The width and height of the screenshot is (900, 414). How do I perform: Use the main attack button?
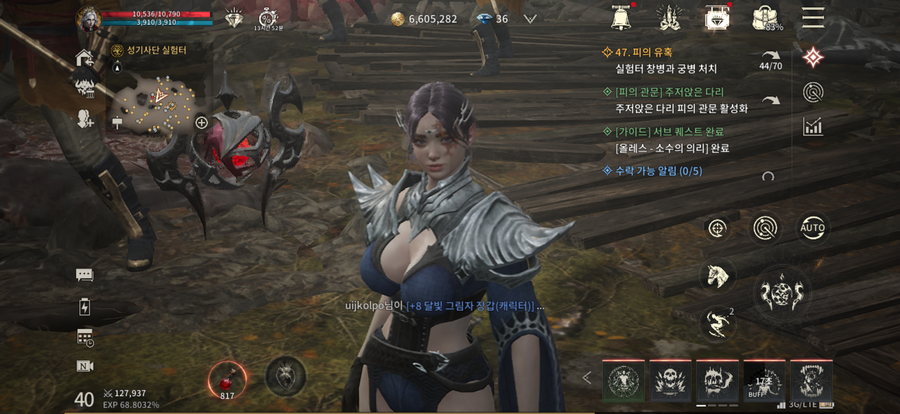pos(782,294)
